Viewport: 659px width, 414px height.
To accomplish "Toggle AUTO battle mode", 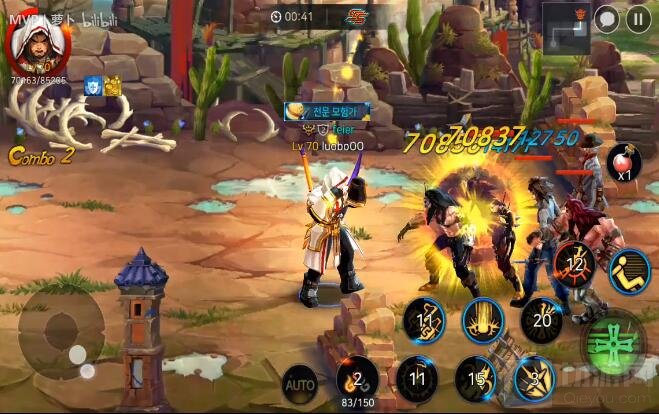I will click(x=299, y=383).
